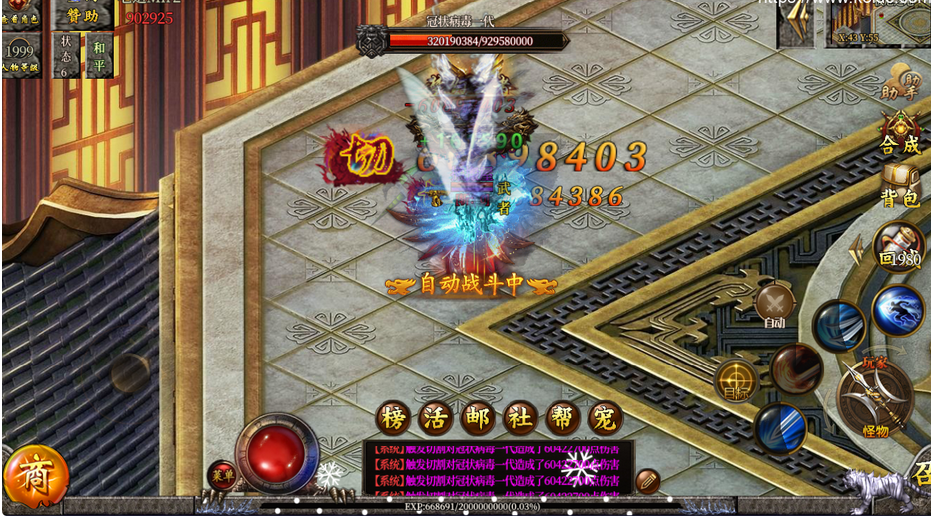
Task: Open the 邮 mail menu
Action: (x=479, y=417)
